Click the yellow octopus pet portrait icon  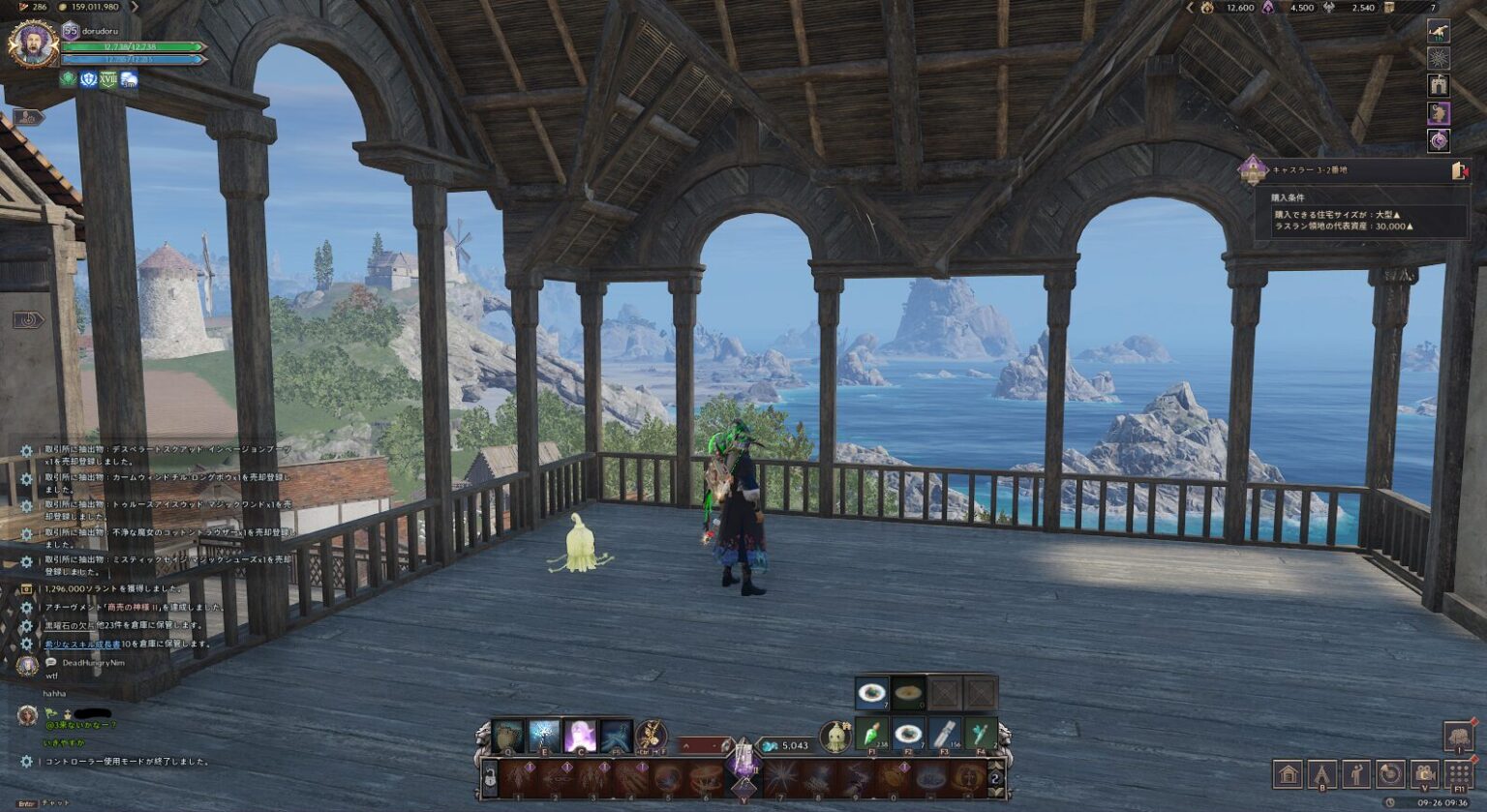[x=835, y=737]
